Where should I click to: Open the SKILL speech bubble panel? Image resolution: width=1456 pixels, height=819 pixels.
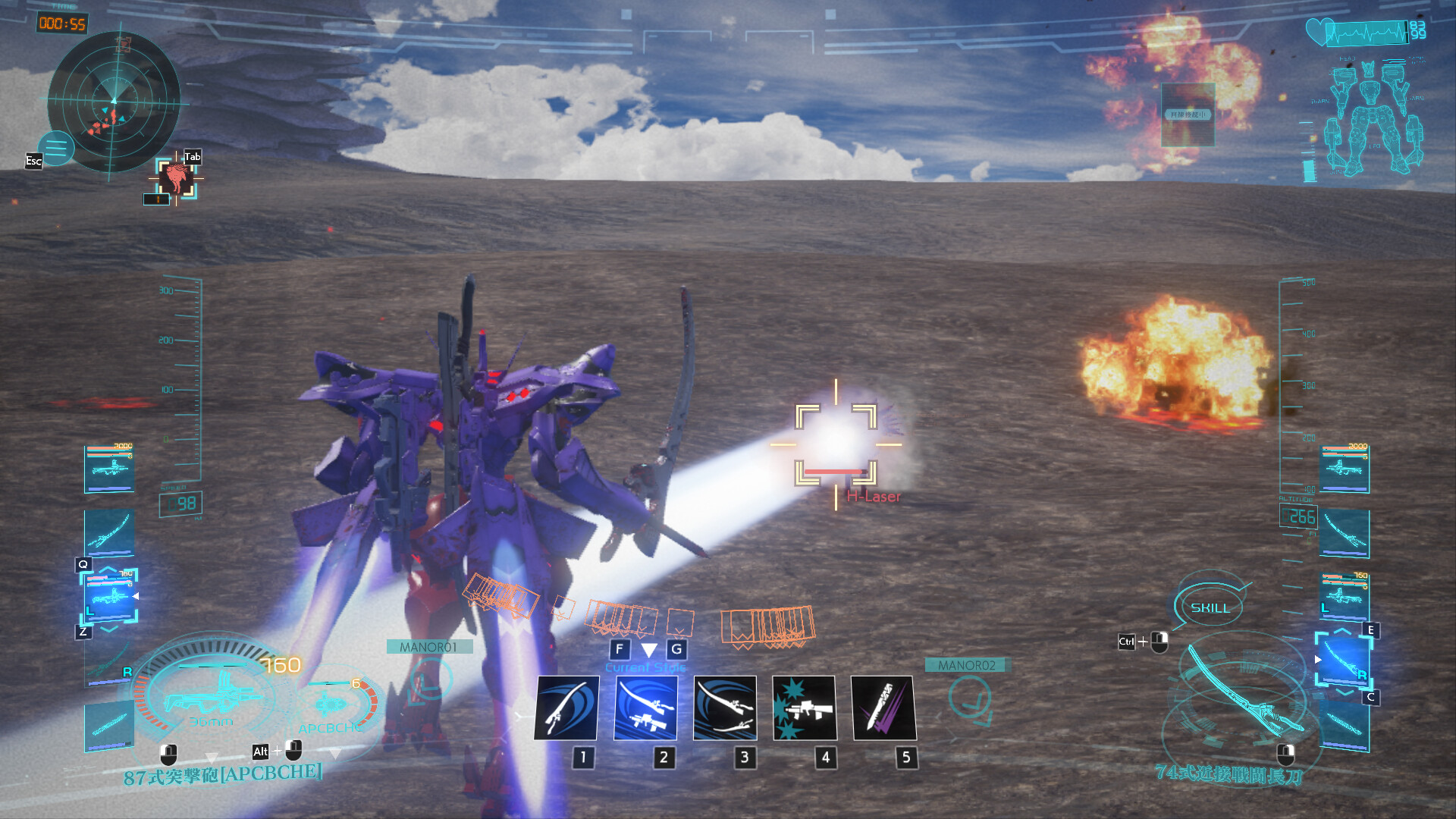click(1211, 607)
